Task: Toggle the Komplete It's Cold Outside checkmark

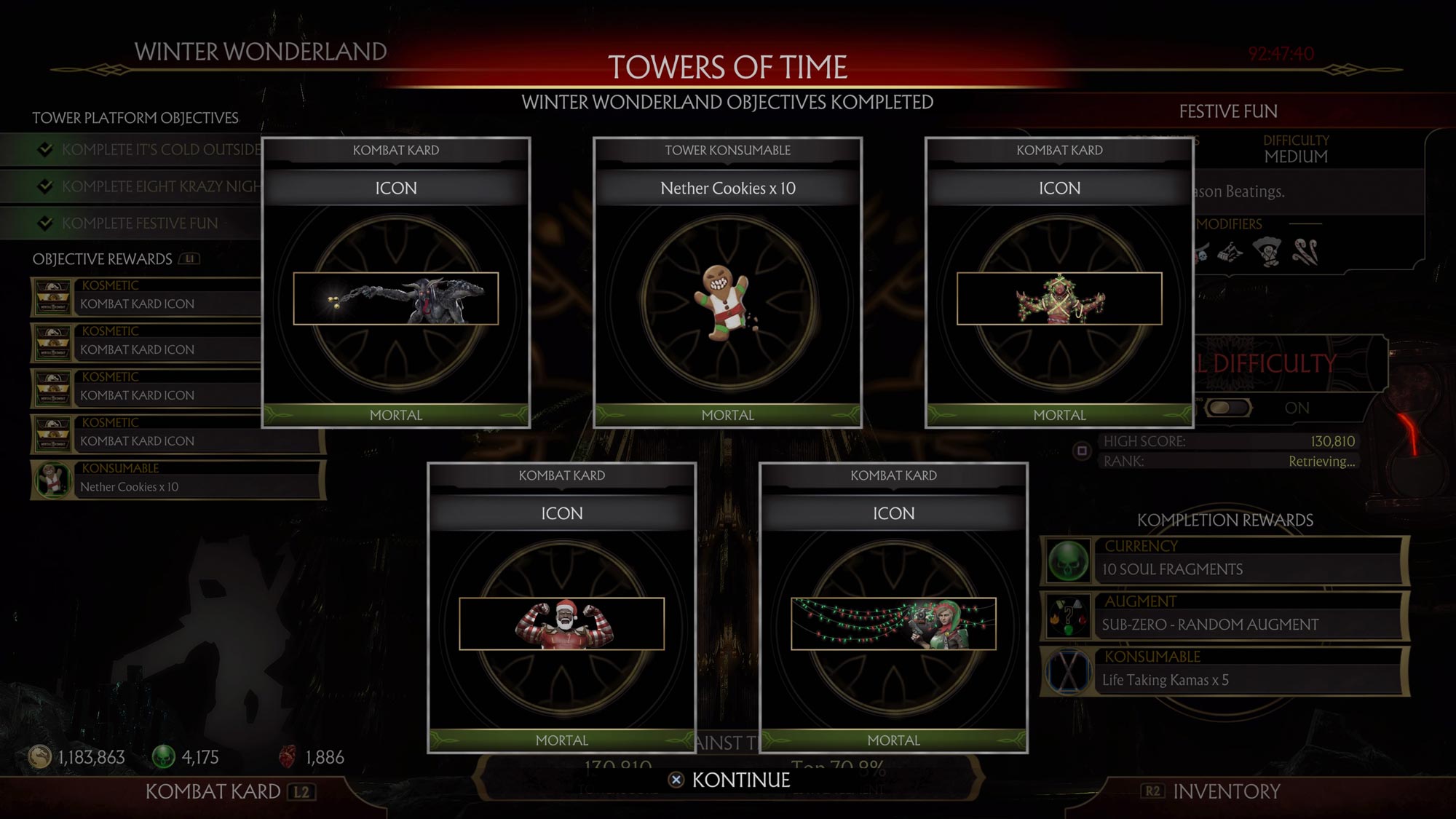Action: [47, 150]
